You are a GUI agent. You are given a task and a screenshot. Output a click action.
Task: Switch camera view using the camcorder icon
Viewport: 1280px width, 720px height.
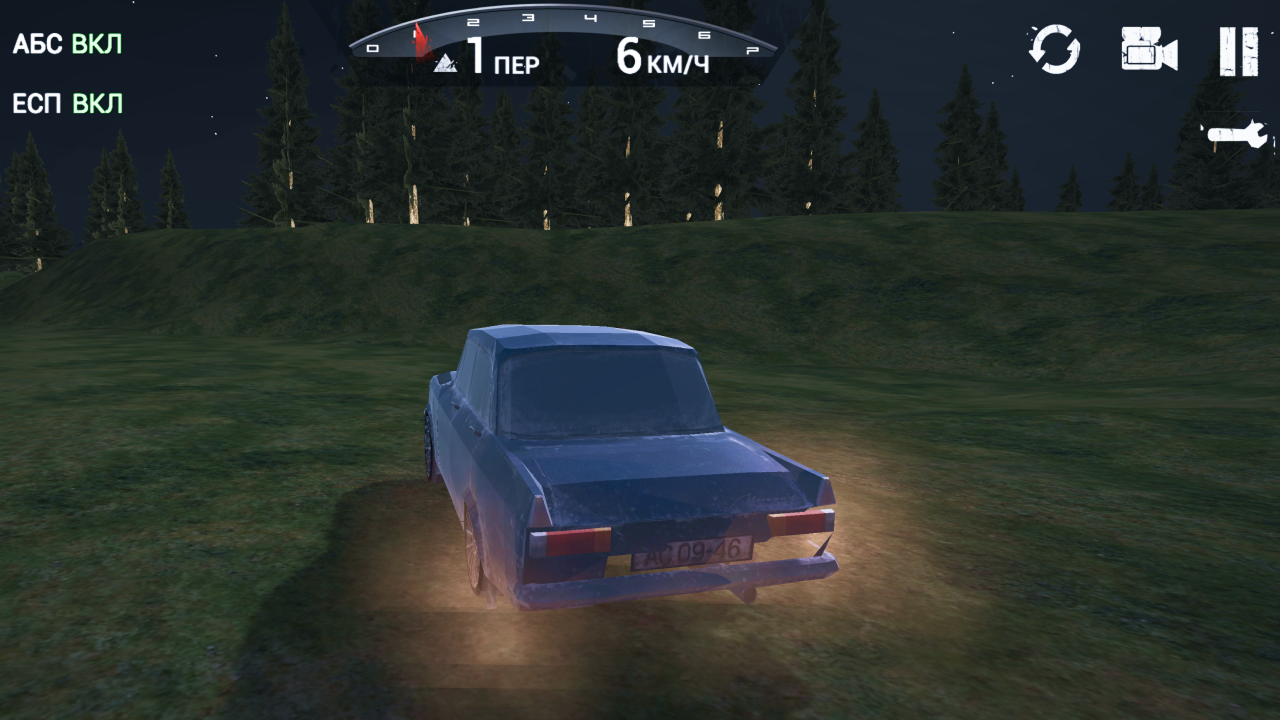coord(1148,47)
